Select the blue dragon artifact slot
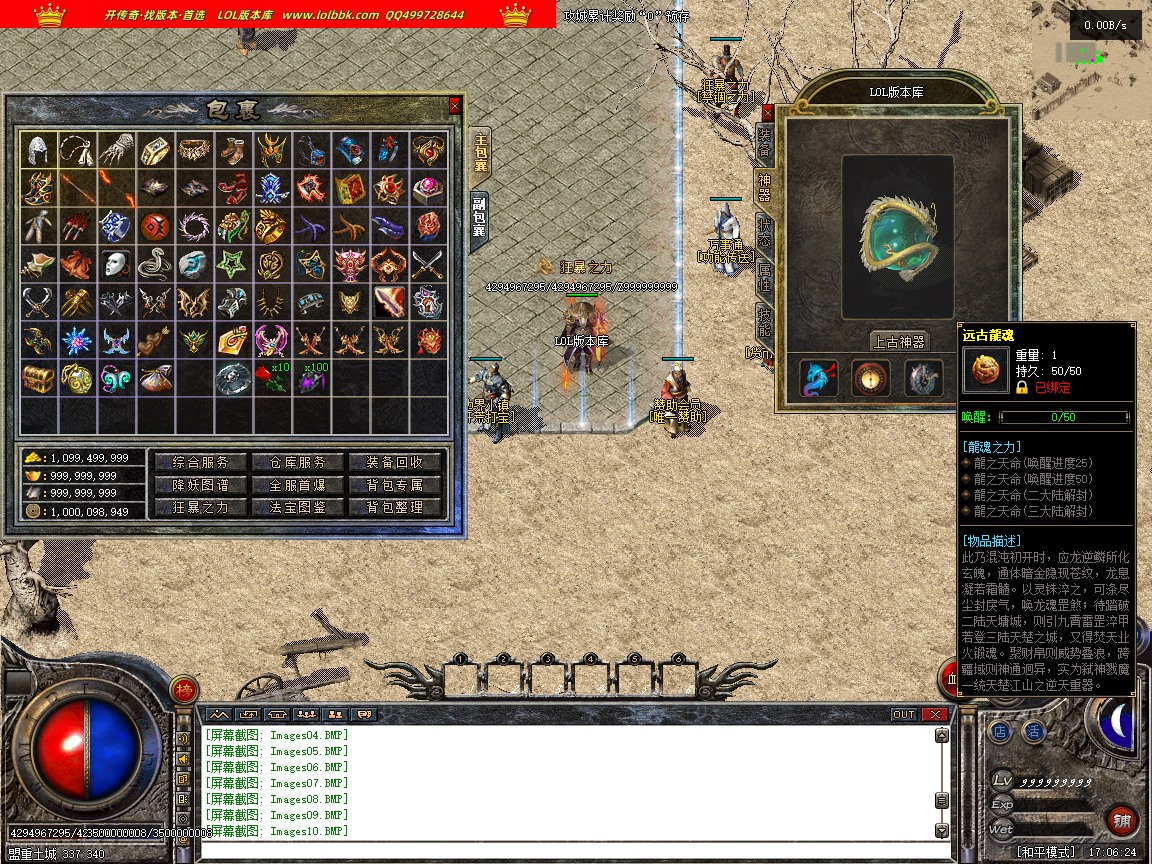1152x864 pixels. (x=820, y=379)
